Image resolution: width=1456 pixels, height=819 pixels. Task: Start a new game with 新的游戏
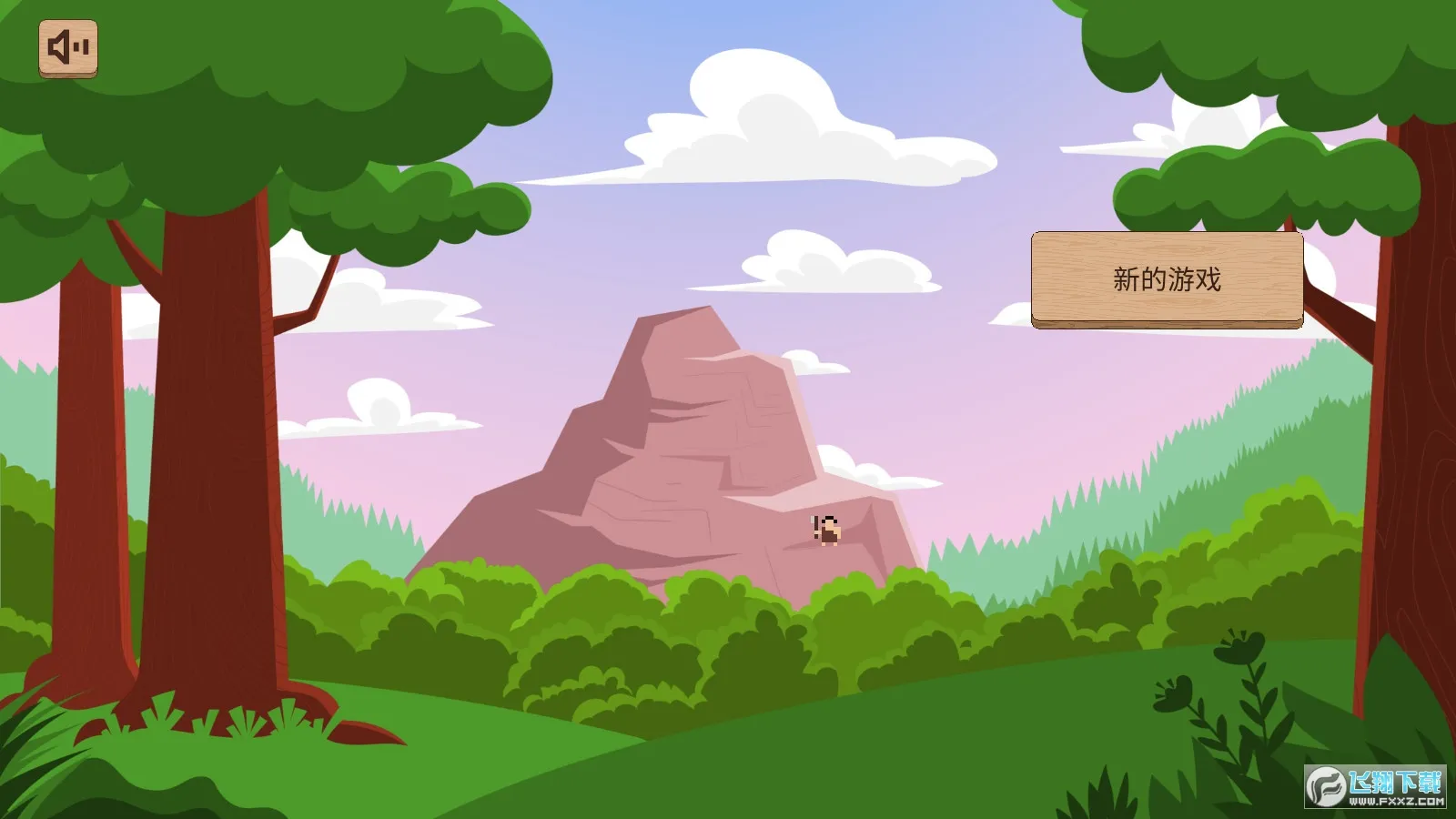[1167, 279]
